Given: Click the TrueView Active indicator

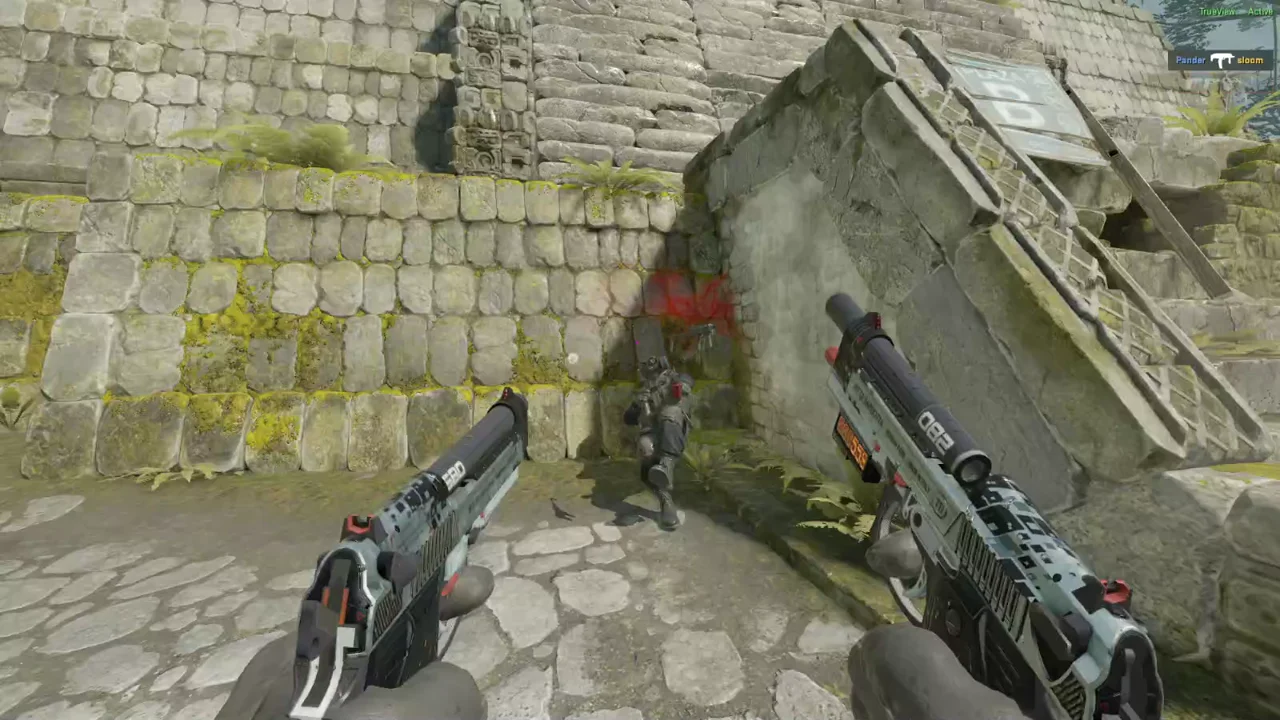Looking at the screenshot, I should (x=1236, y=11).
